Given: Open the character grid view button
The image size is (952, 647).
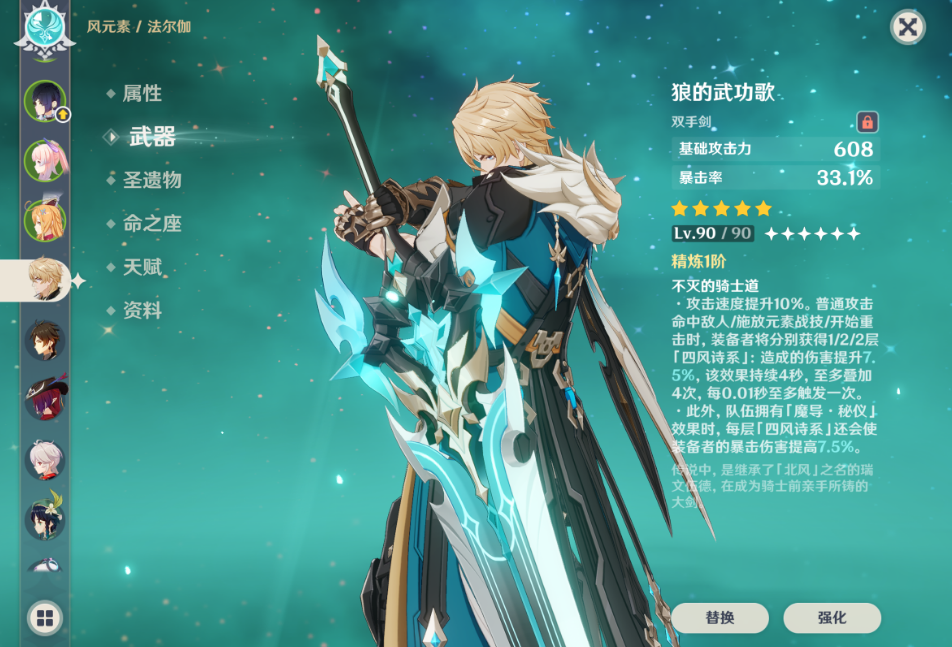Looking at the screenshot, I should click(x=45, y=618).
